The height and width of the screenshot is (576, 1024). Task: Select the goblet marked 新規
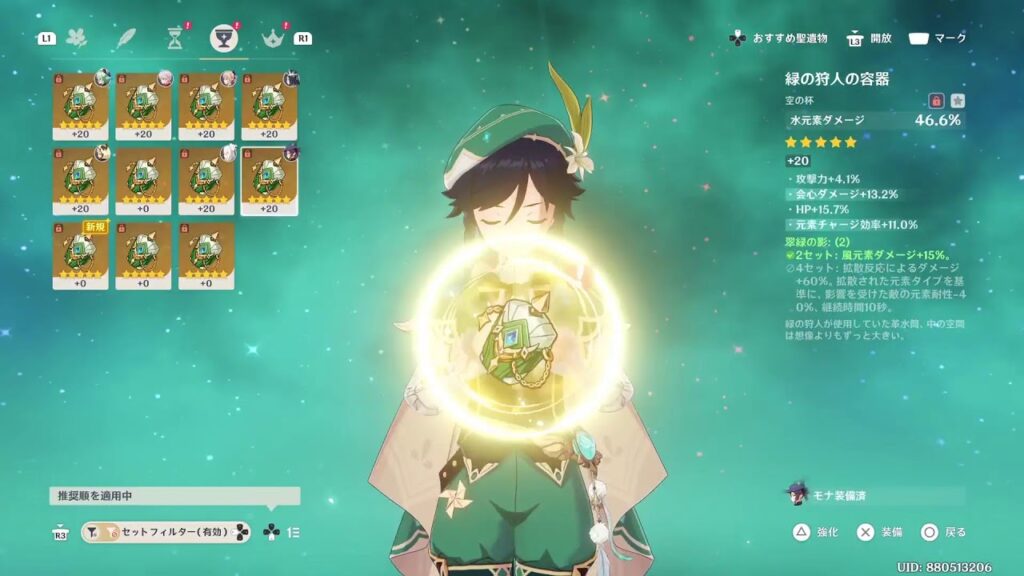80,255
